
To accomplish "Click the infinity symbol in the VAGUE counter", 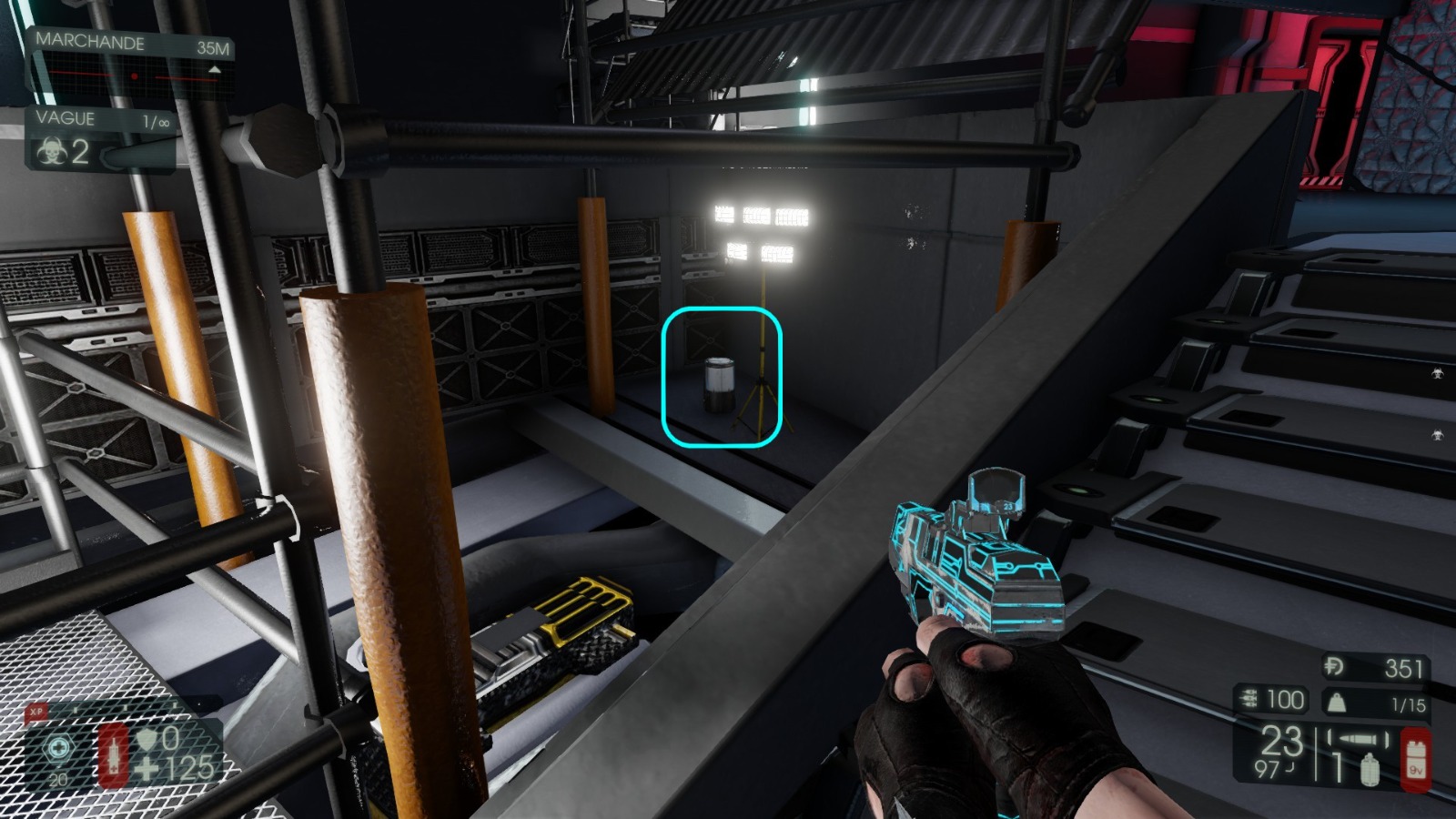I will [x=165, y=121].
